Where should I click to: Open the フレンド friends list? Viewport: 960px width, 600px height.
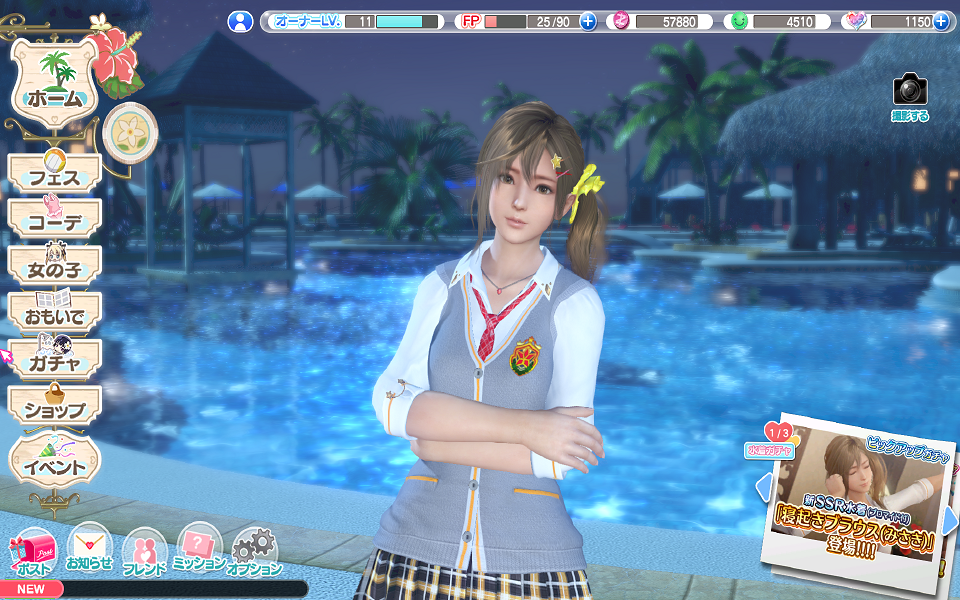pyautogui.click(x=144, y=553)
